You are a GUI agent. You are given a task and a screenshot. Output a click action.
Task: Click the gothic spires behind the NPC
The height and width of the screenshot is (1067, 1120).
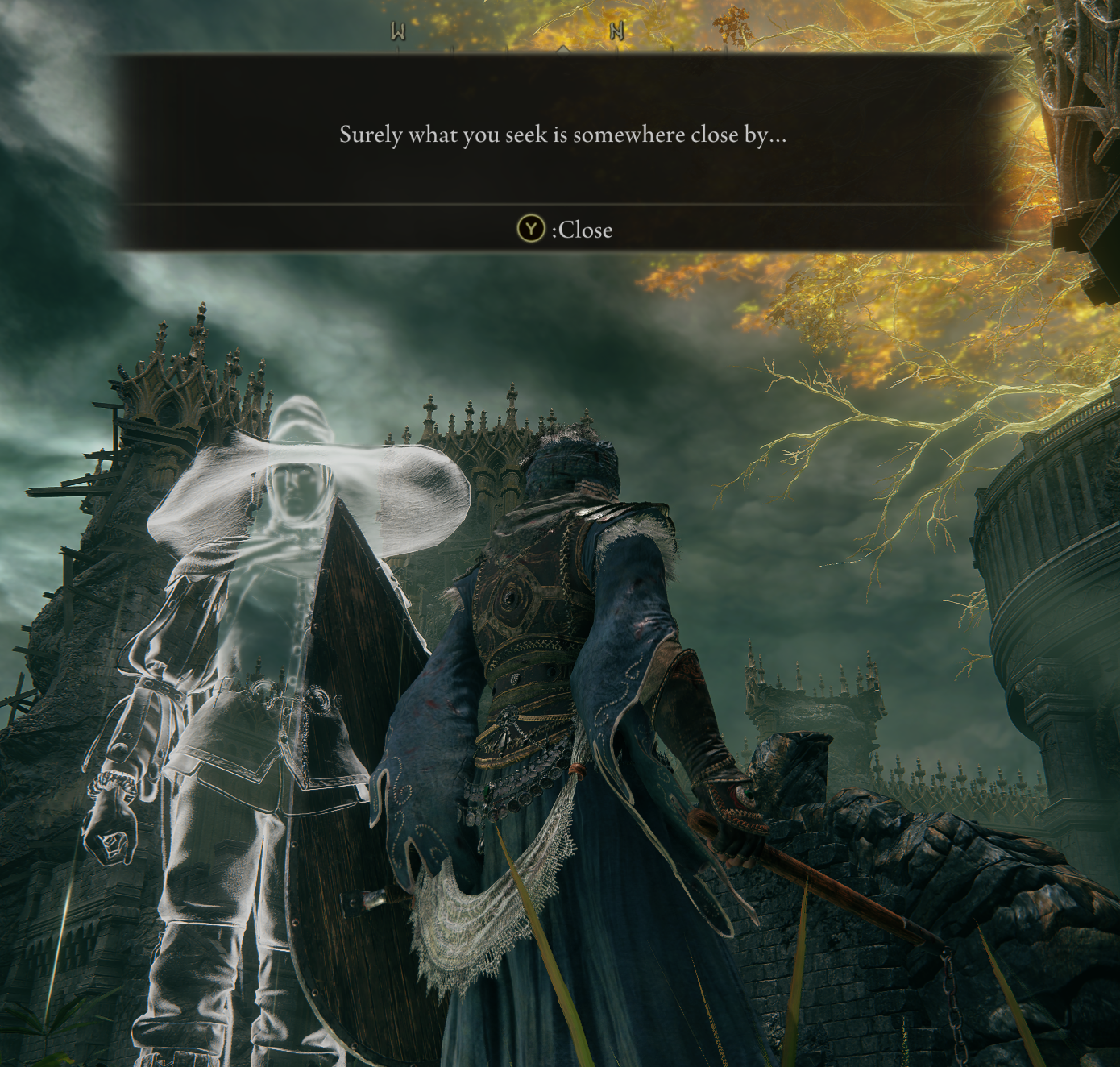pos(483,435)
